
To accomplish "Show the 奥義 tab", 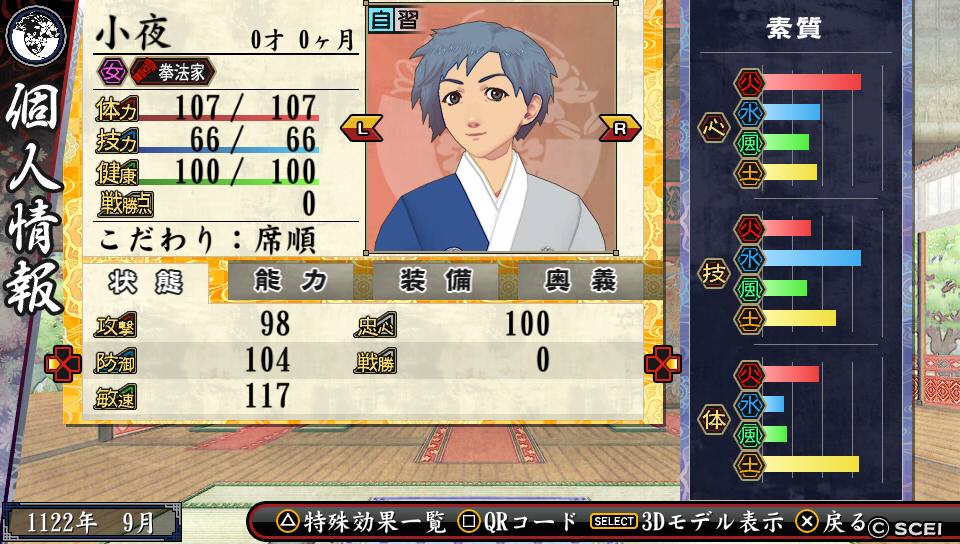I will [581, 281].
